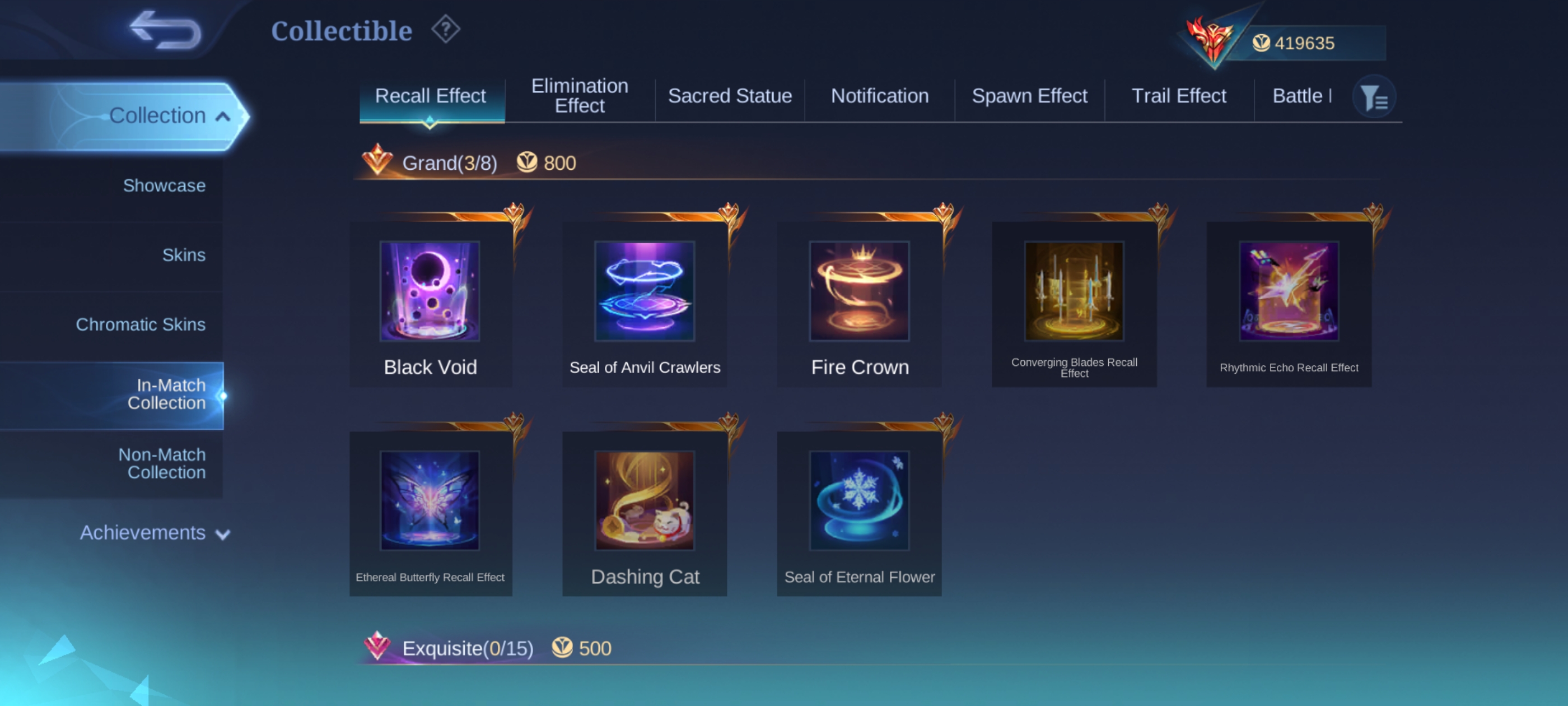Go back using the return arrow

165,29
